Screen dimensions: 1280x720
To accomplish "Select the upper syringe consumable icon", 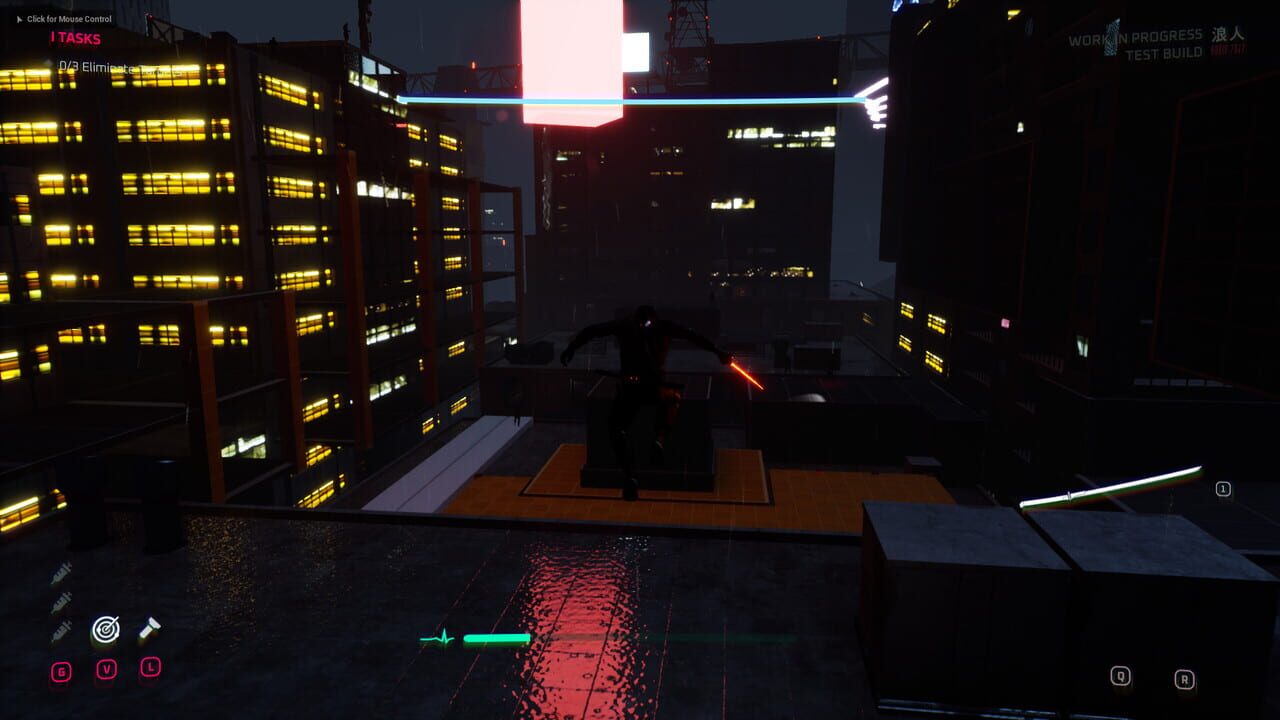I will pyautogui.click(x=60, y=572).
